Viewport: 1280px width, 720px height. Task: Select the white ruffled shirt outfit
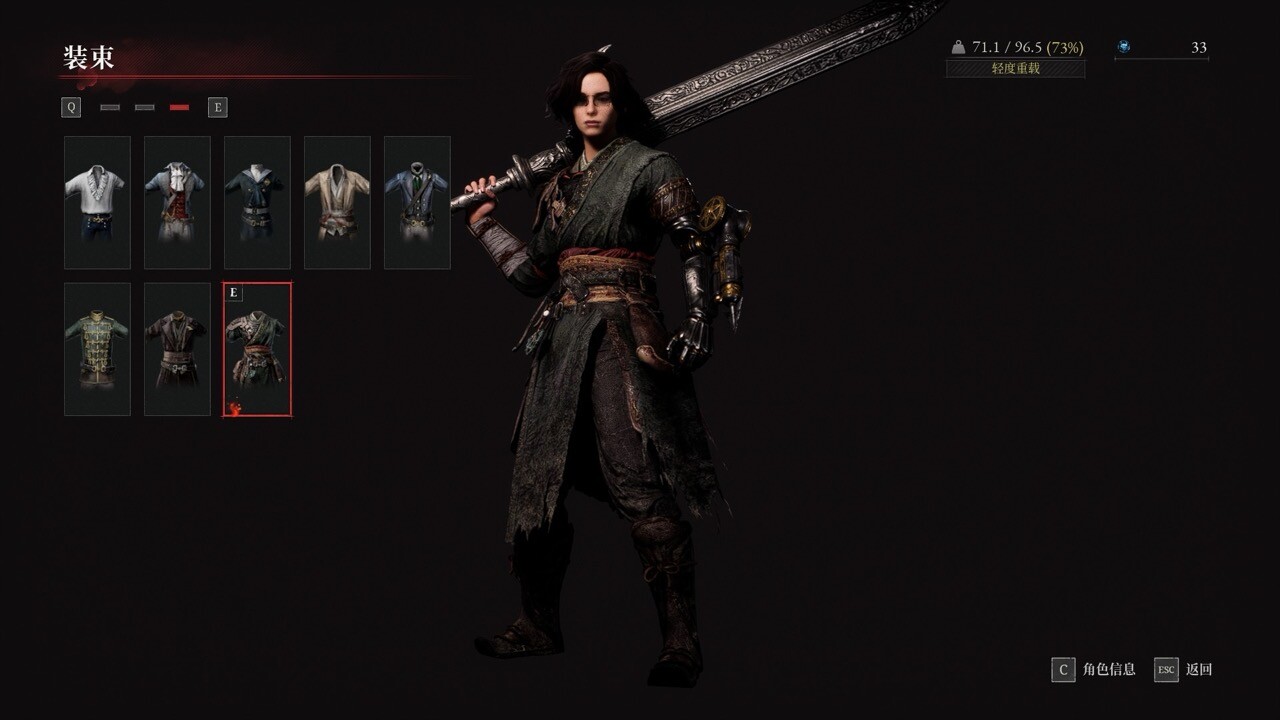coord(97,202)
